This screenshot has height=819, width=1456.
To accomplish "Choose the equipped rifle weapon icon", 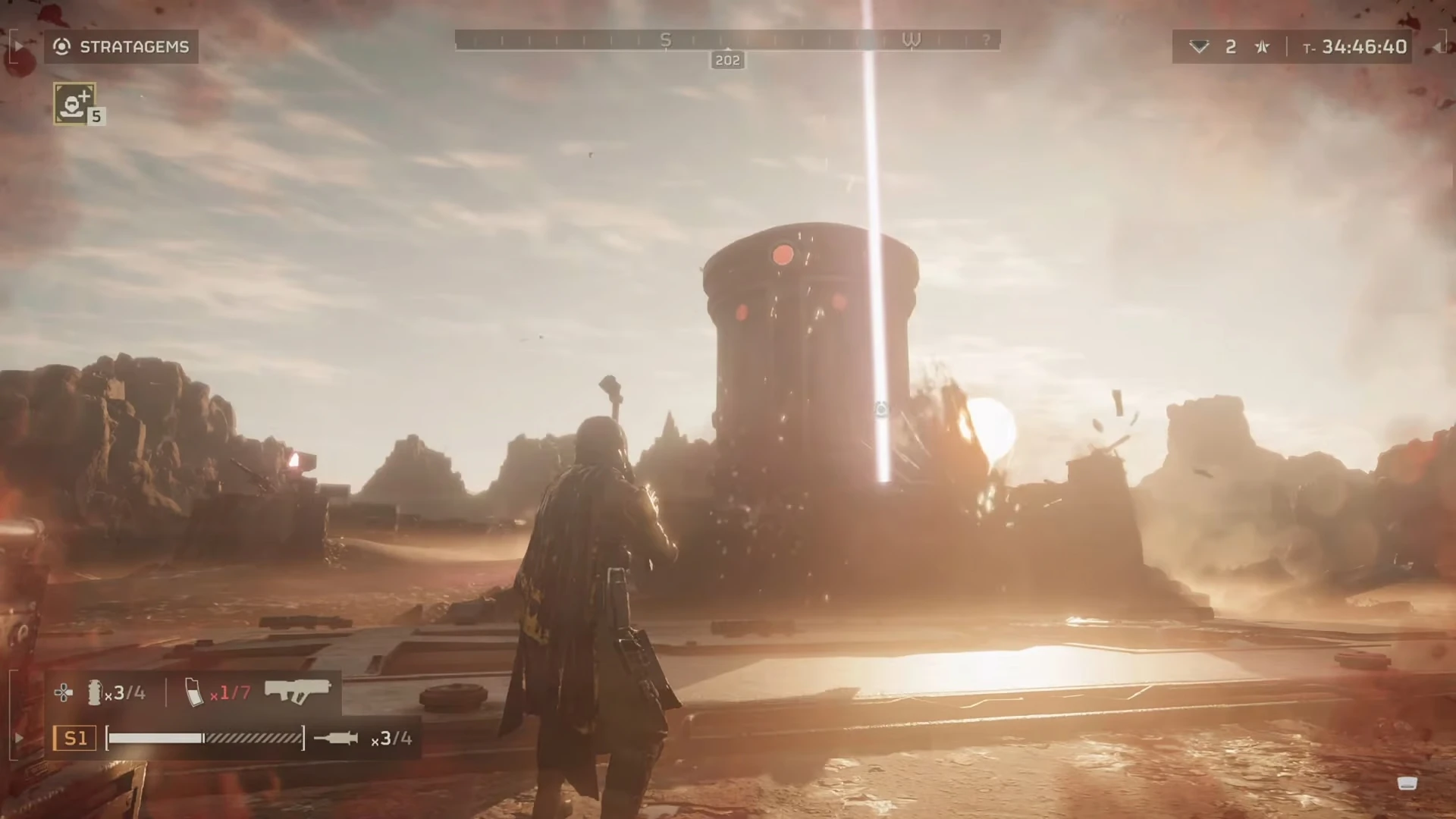I will click(297, 691).
